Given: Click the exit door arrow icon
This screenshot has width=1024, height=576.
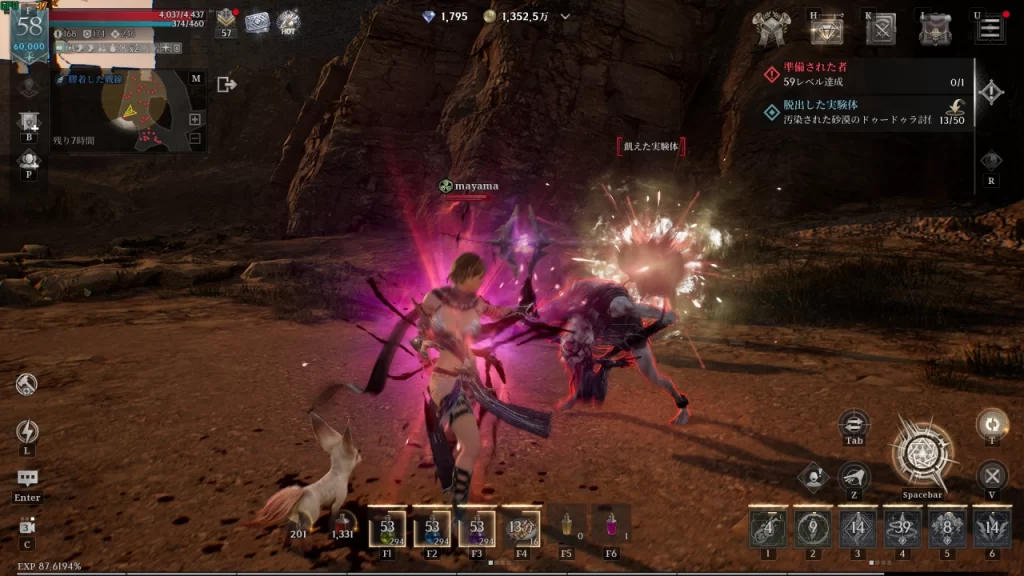Looking at the screenshot, I should tap(227, 85).
